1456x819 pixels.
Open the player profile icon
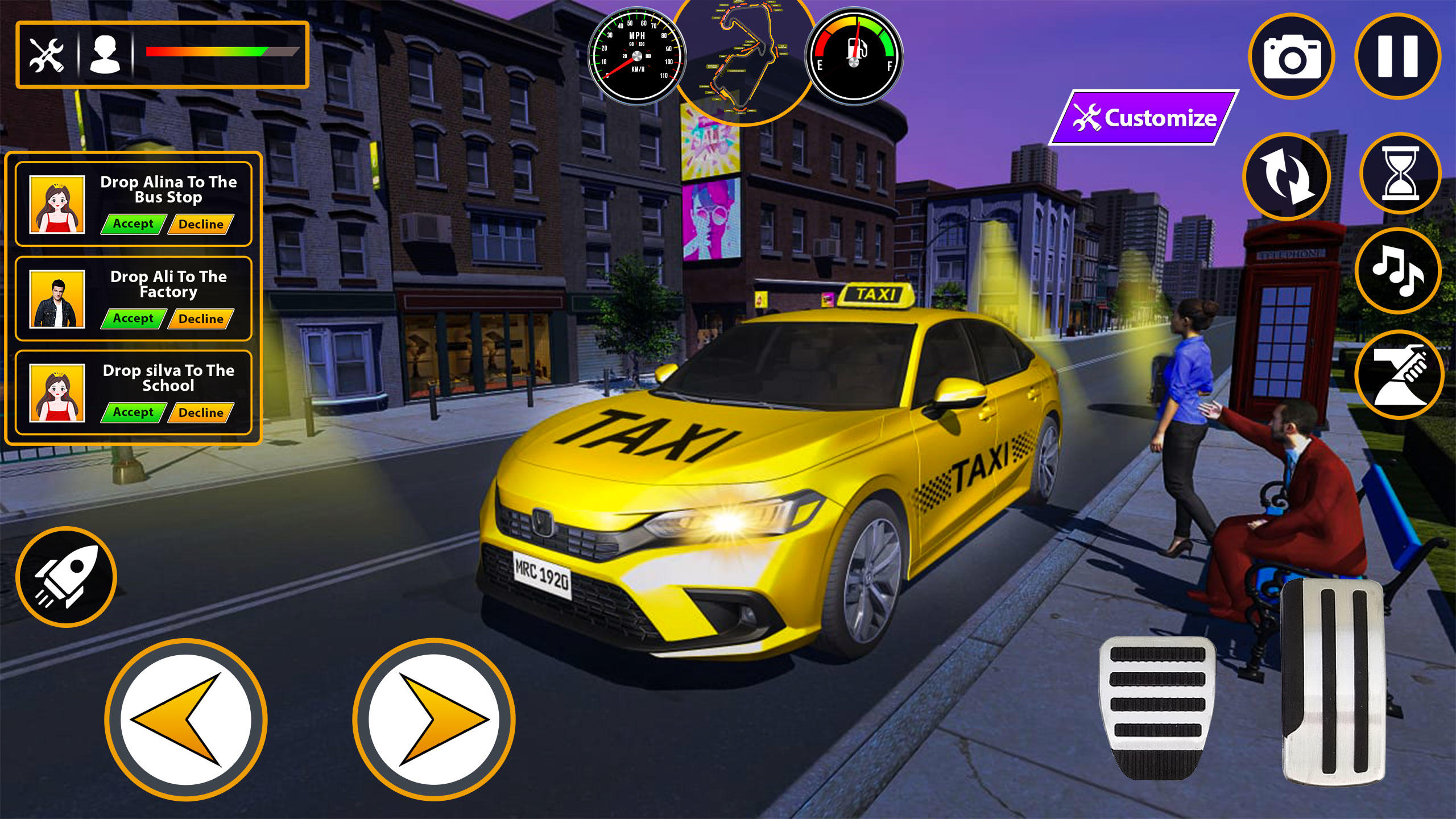tap(105, 54)
